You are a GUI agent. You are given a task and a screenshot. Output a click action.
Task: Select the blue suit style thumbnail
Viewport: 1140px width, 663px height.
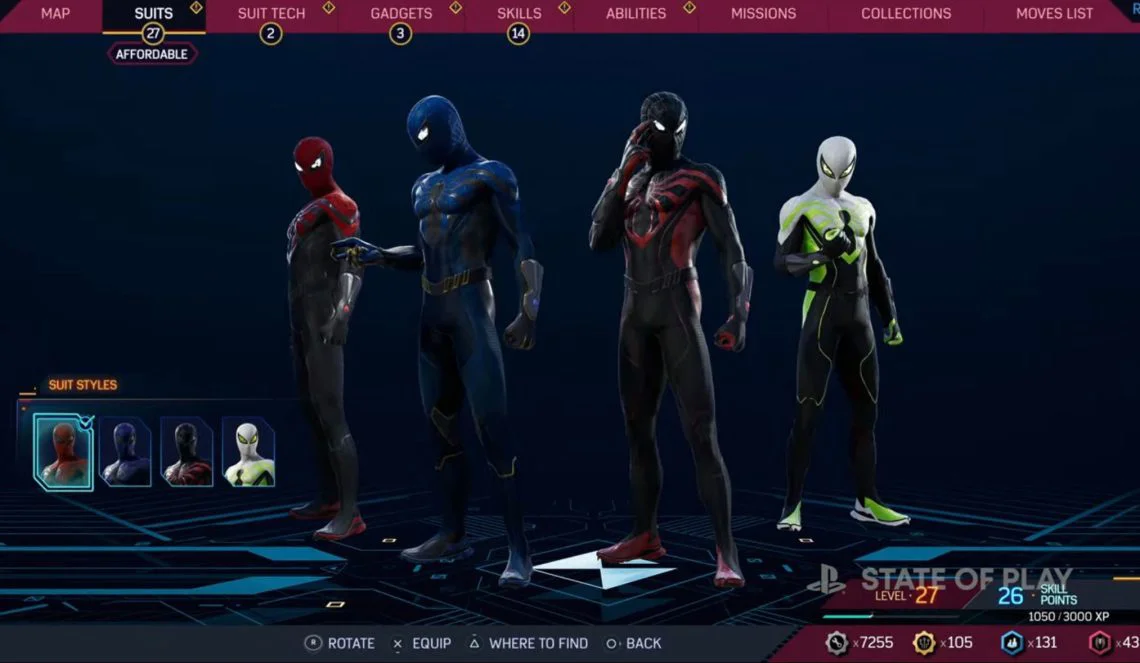click(x=126, y=452)
